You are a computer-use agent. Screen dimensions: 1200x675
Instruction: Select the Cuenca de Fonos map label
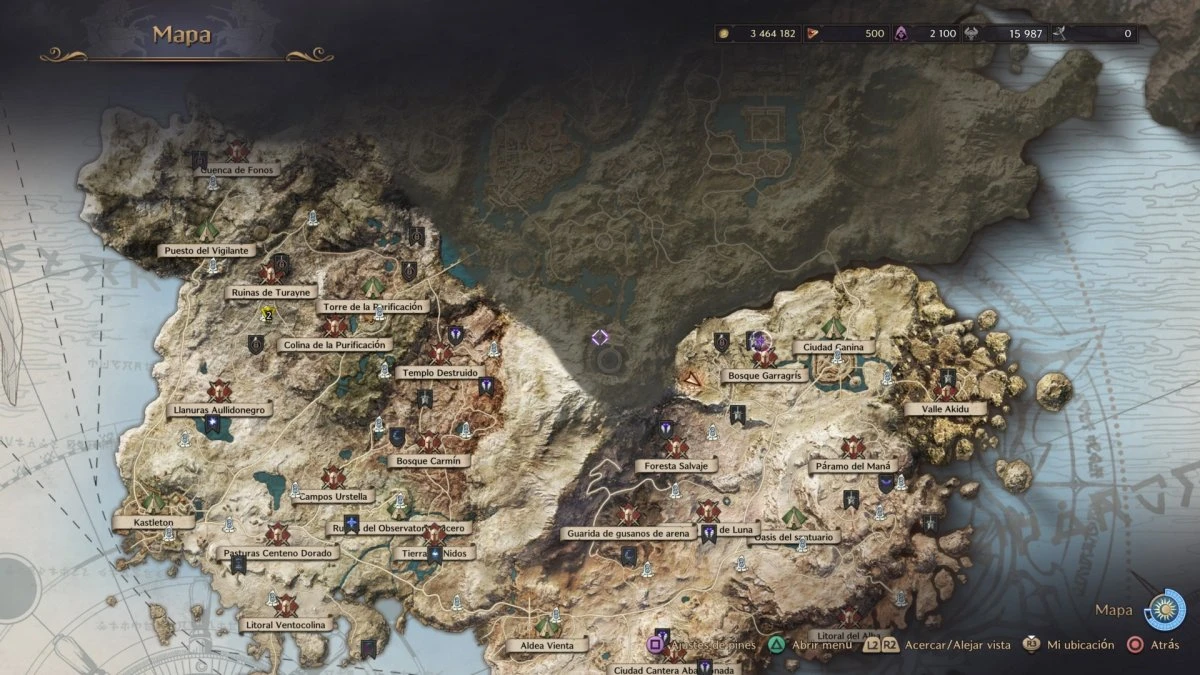click(x=237, y=170)
